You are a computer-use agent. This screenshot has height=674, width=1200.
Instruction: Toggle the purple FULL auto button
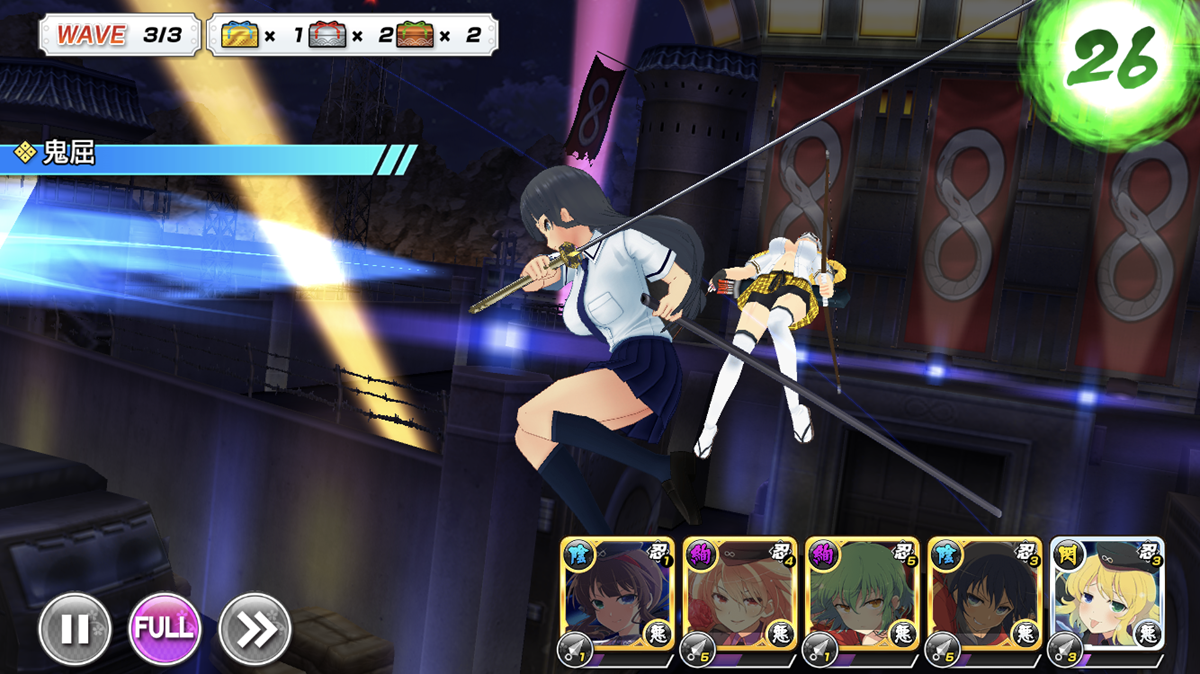[165, 629]
